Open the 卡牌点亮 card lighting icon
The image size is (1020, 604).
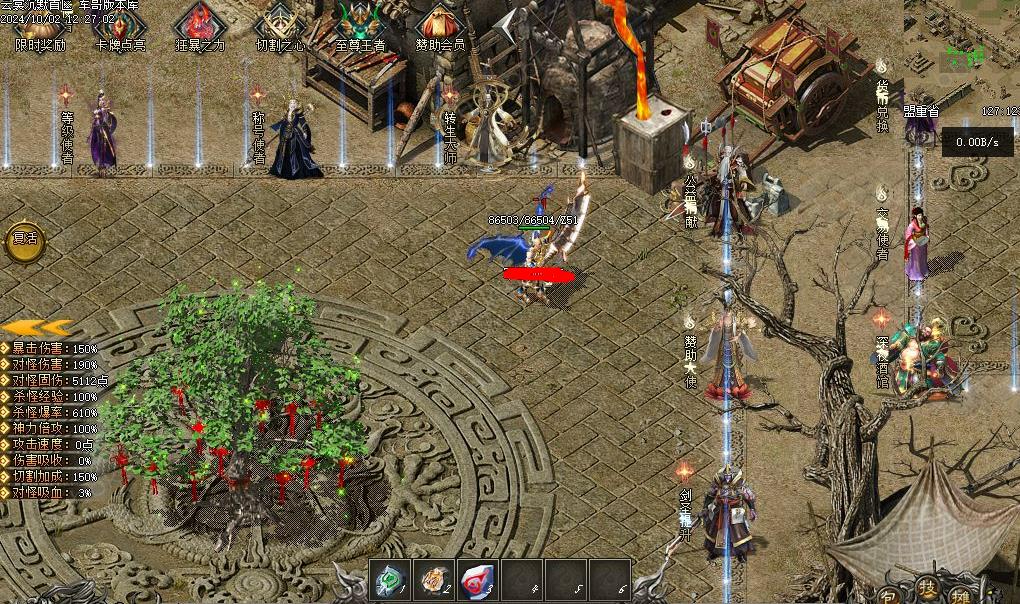coord(120,26)
